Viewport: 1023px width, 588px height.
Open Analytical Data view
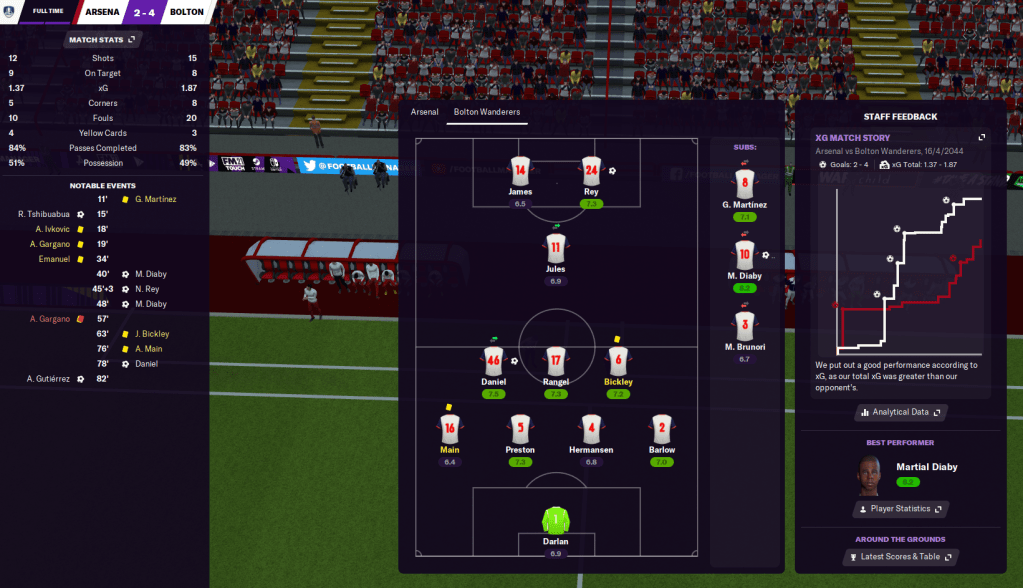[x=900, y=412]
